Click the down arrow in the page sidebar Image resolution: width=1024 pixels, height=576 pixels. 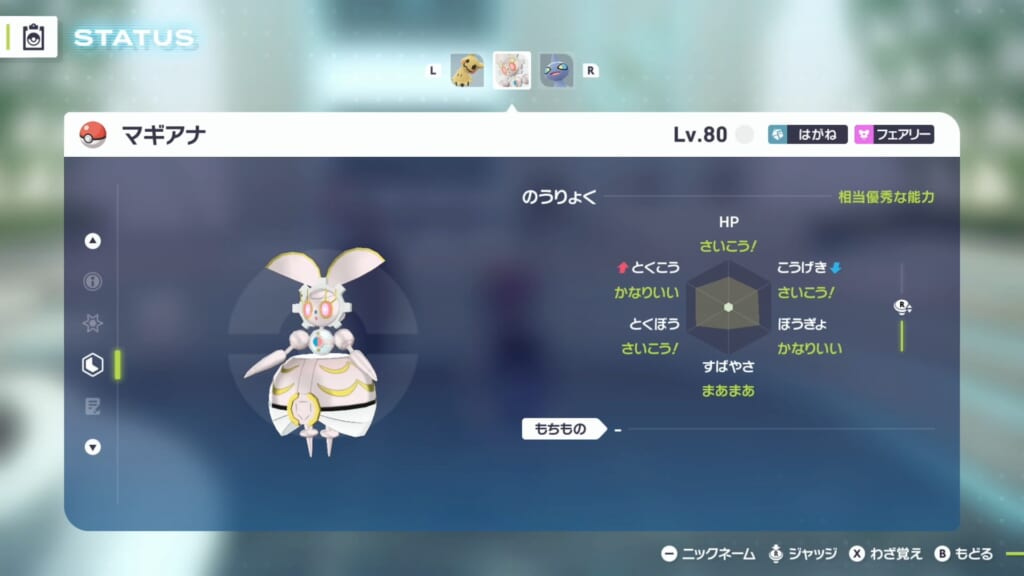coord(93,447)
